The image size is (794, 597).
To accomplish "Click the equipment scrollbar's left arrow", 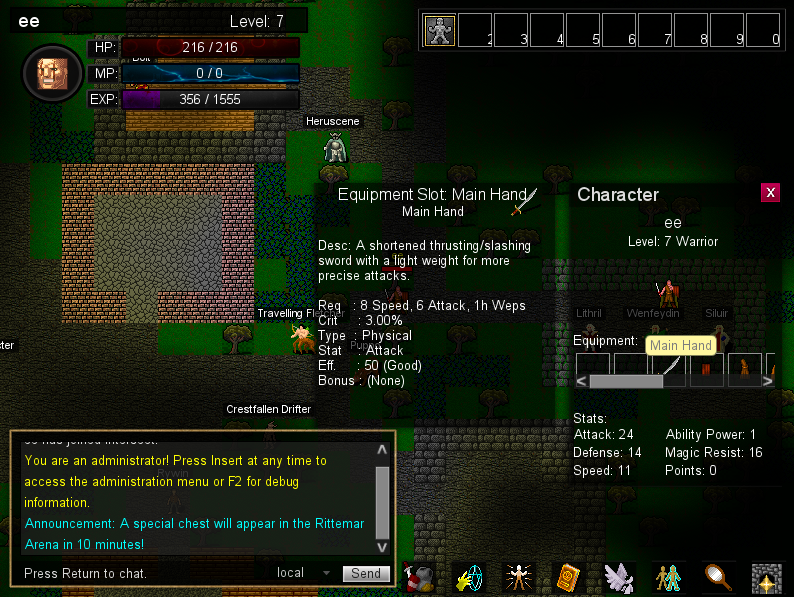I will (582, 381).
